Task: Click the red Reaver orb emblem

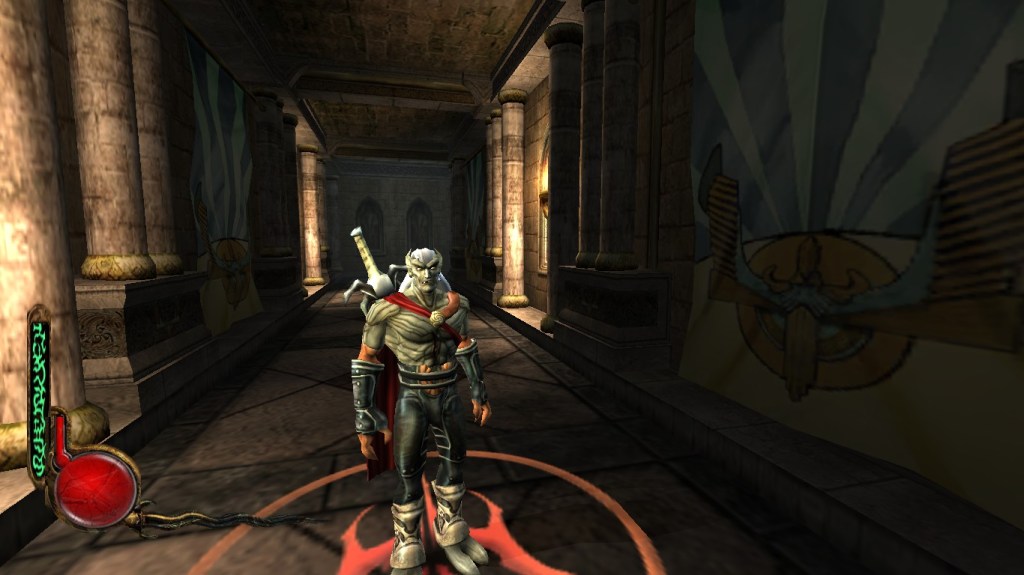Action: pyautogui.click(x=96, y=488)
